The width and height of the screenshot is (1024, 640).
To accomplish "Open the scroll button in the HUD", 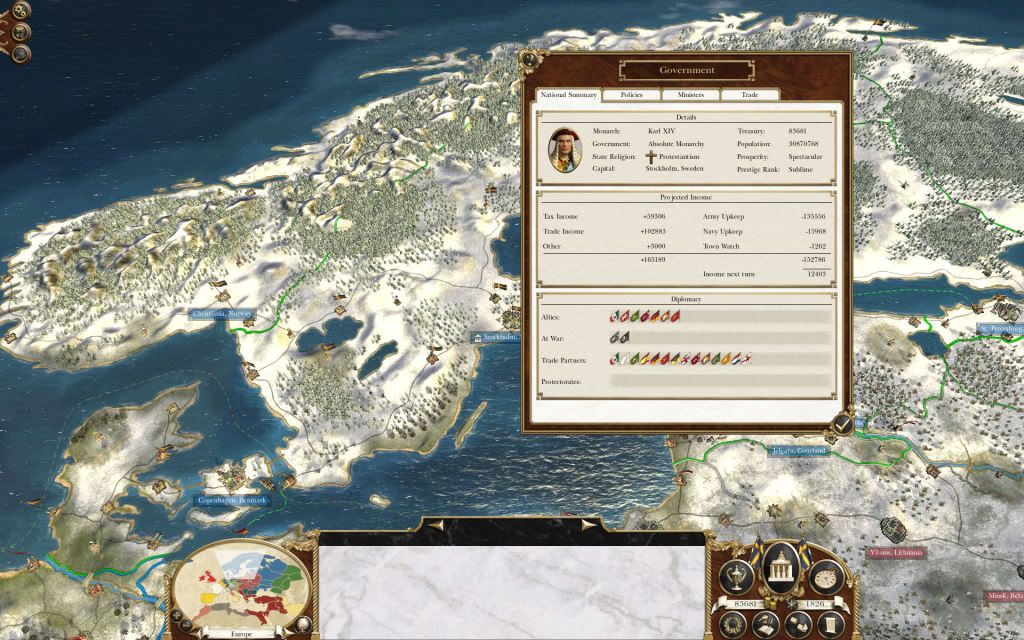I will [x=831, y=623].
